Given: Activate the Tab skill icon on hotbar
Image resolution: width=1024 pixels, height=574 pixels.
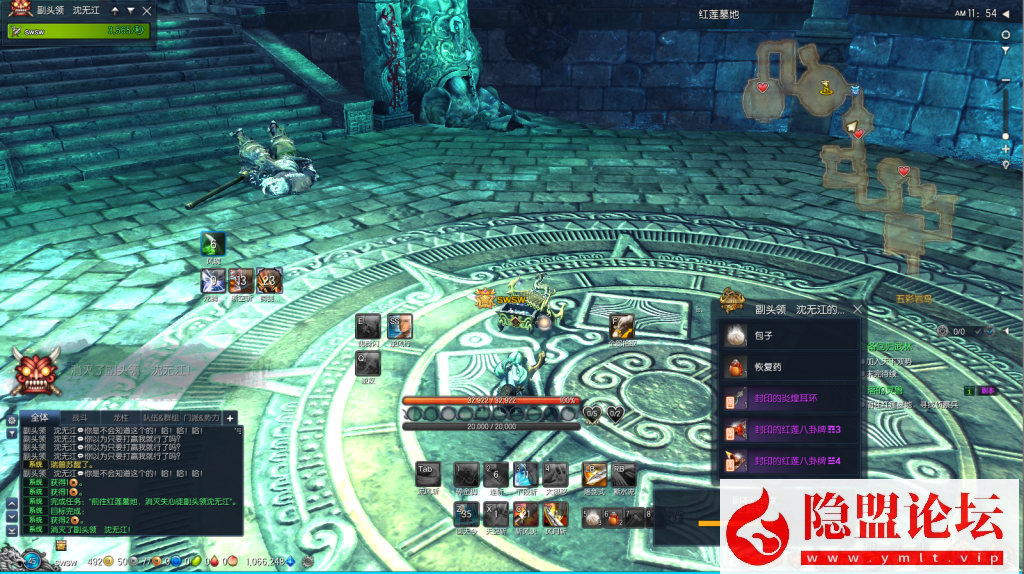Looking at the screenshot, I should pyautogui.click(x=427, y=475).
